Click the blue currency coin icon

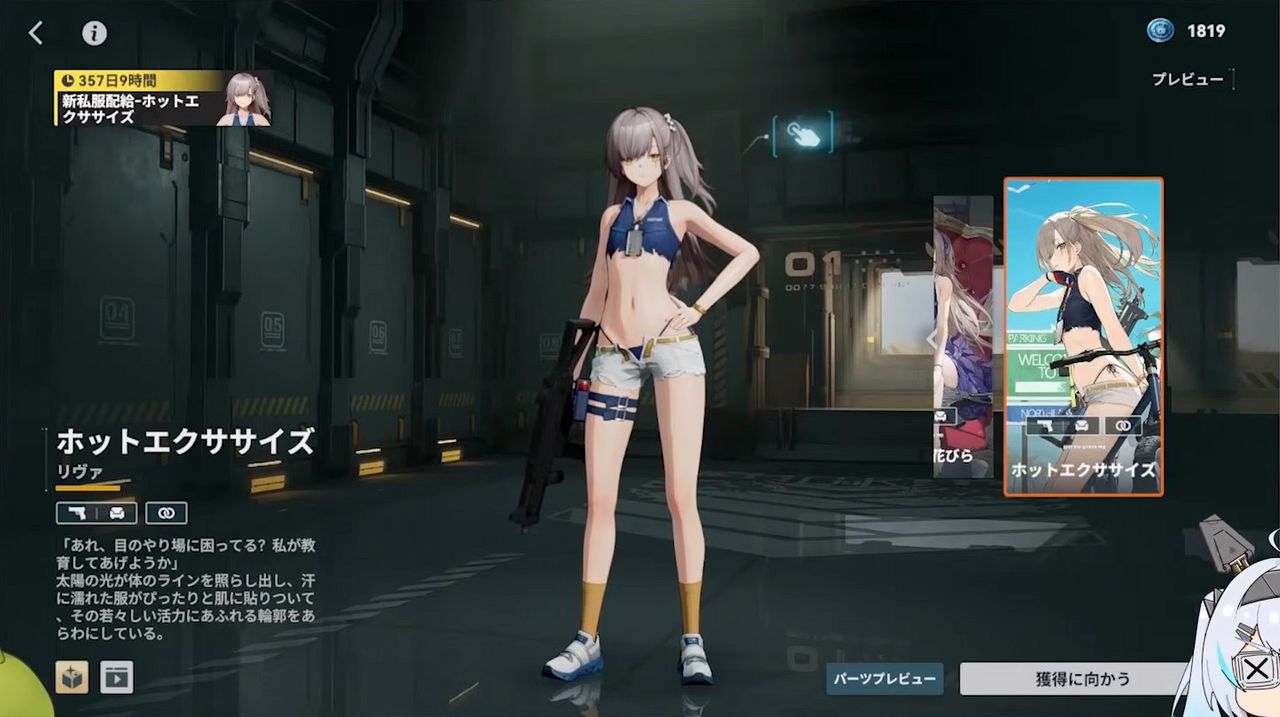1160,31
